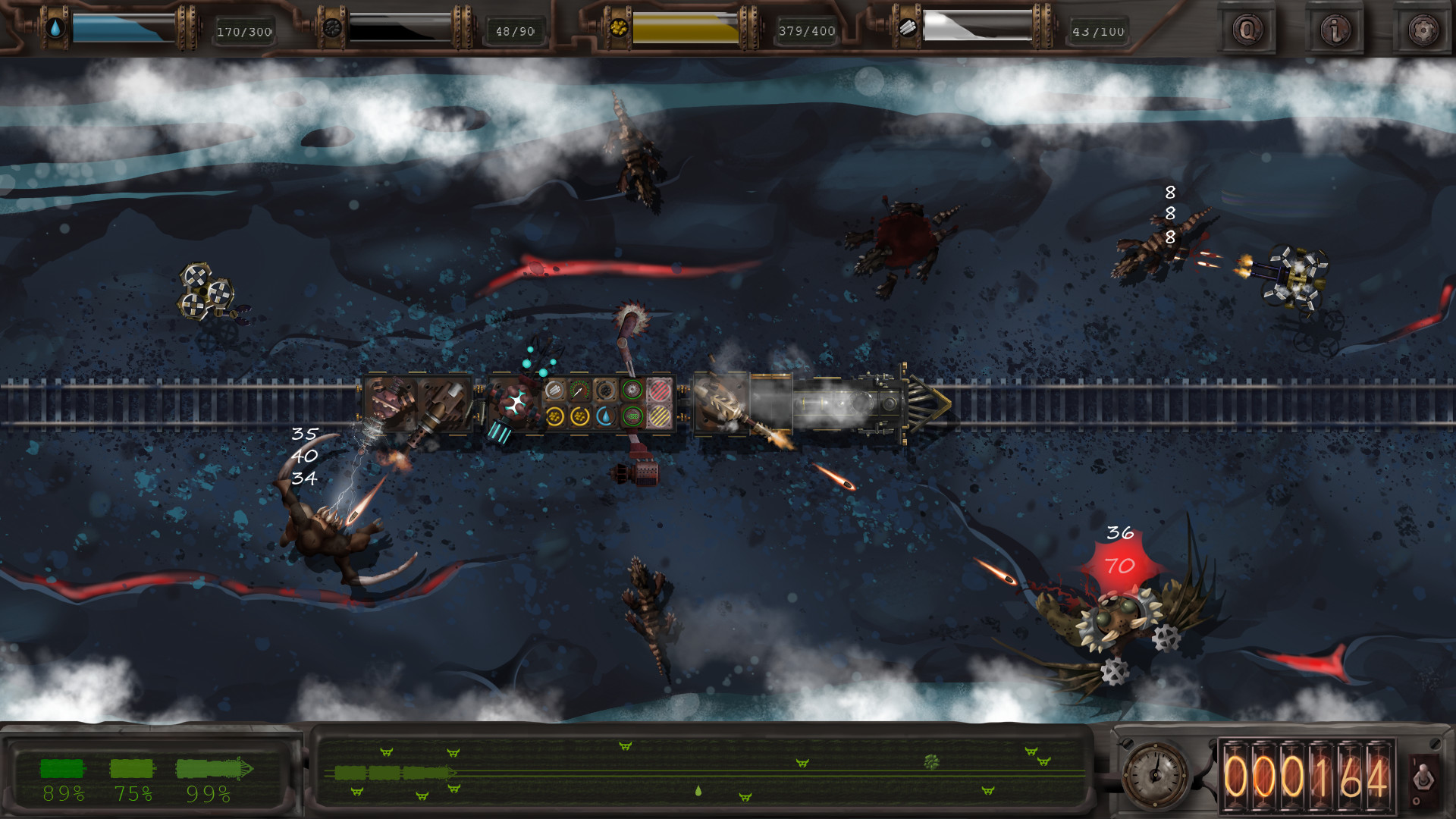Click the train car showing 75% health
The image size is (1456, 819).
point(130,767)
